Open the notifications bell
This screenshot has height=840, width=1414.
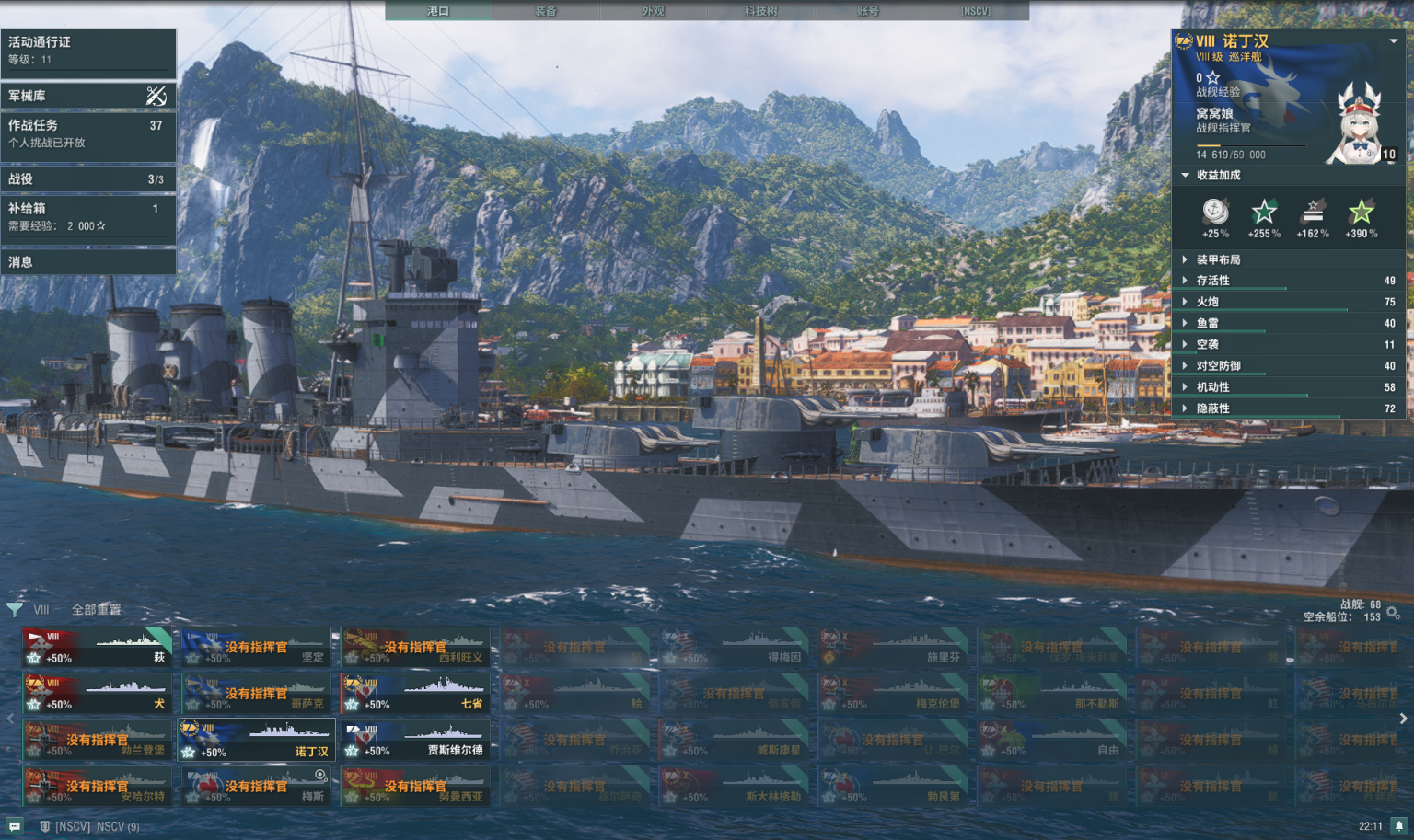click(1398, 825)
